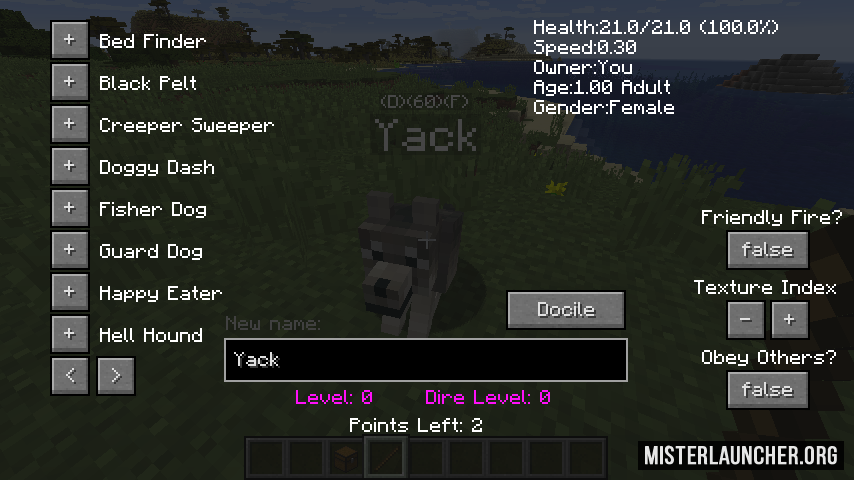The image size is (854, 480).
Task: Increase the Texture Index with plus
Action: coord(789,320)
